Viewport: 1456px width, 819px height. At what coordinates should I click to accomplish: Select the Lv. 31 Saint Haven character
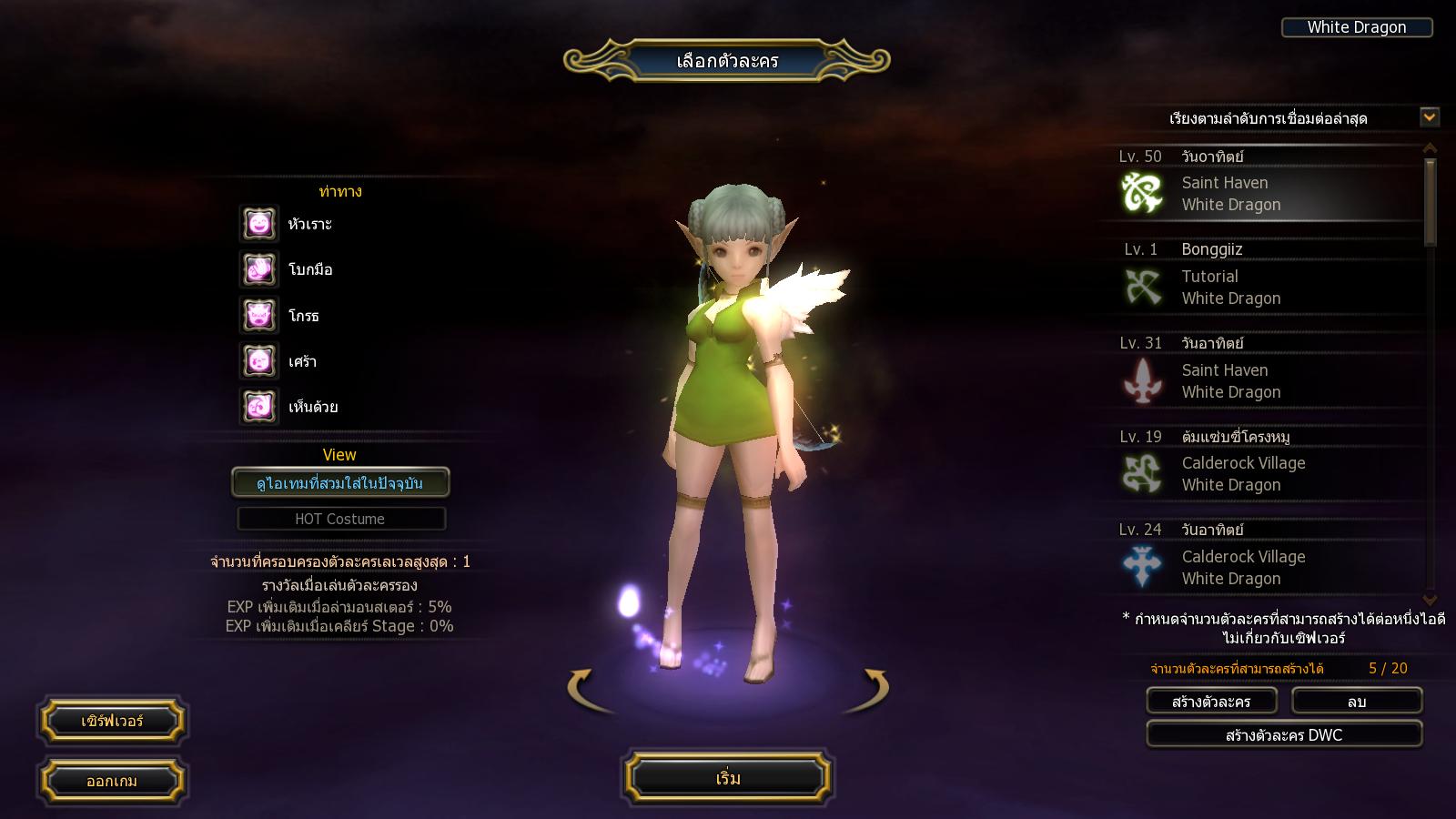click(1260, 371)
